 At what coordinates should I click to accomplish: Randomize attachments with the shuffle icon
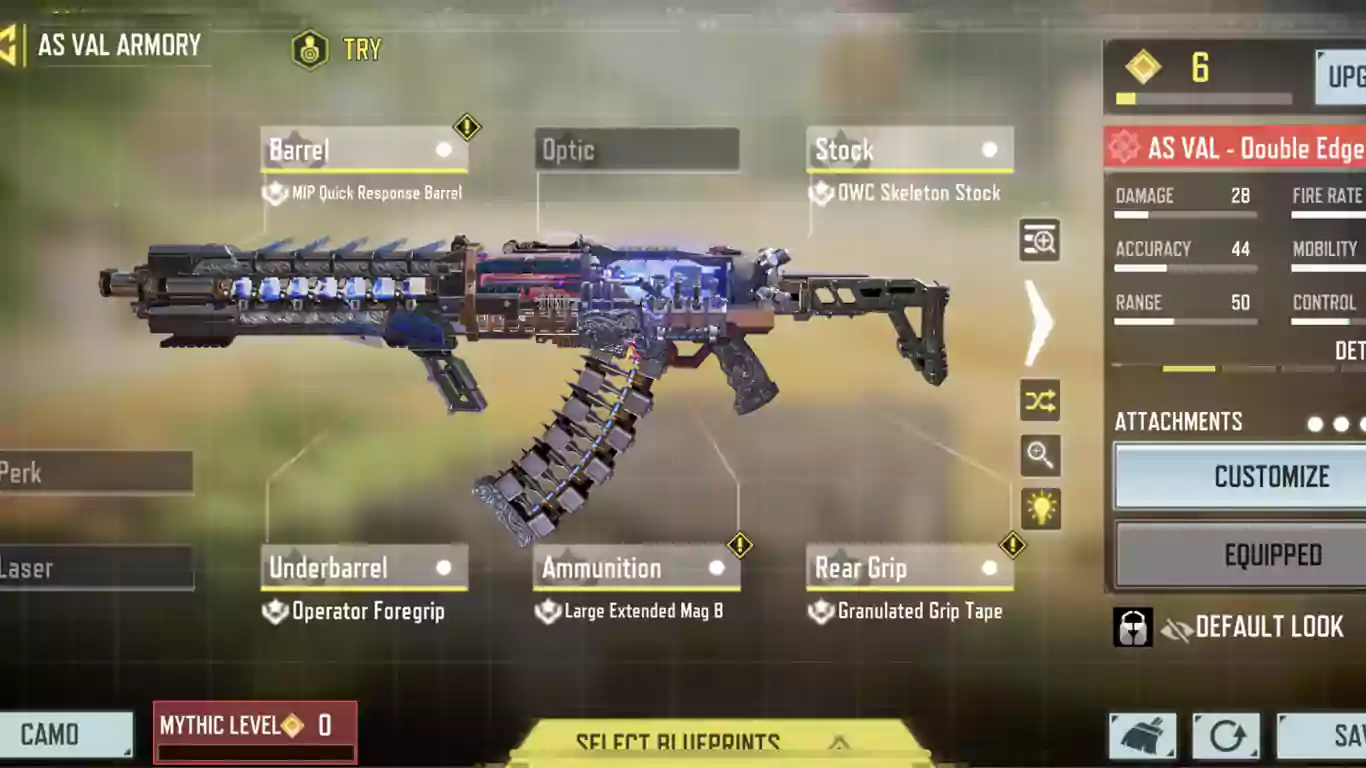1040,401
